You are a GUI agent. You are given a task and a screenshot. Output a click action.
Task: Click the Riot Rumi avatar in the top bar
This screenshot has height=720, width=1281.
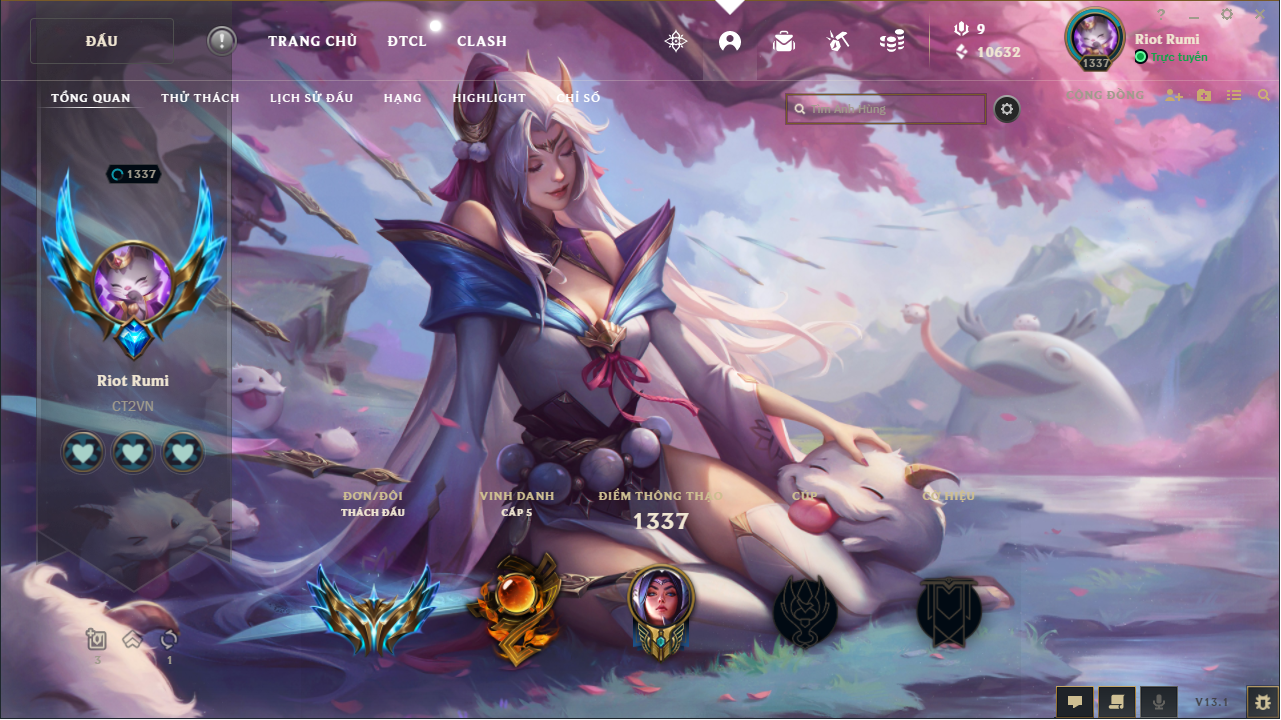[x=1096, y=37]
